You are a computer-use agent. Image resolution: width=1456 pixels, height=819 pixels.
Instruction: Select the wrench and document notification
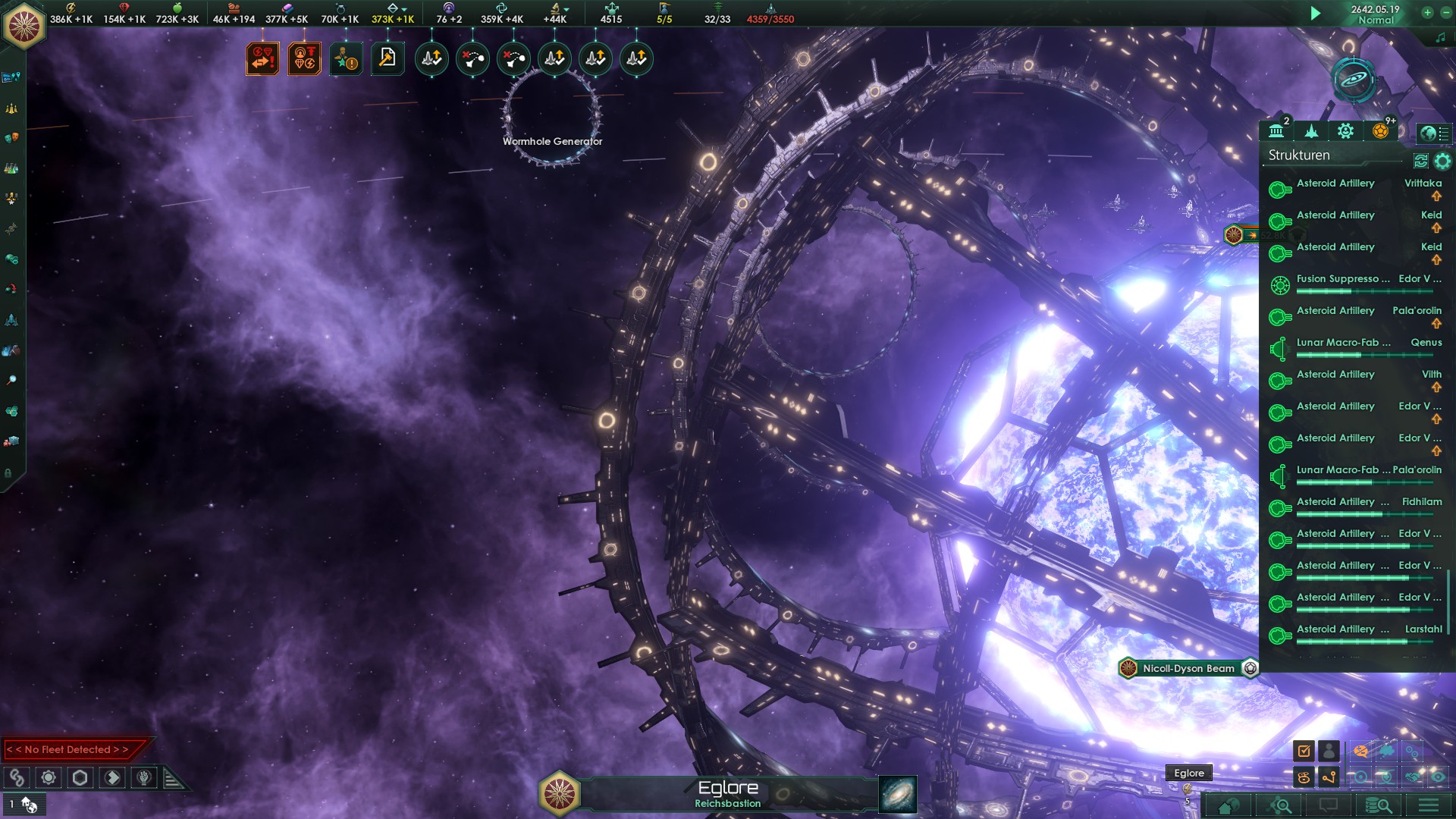point(388,58)
